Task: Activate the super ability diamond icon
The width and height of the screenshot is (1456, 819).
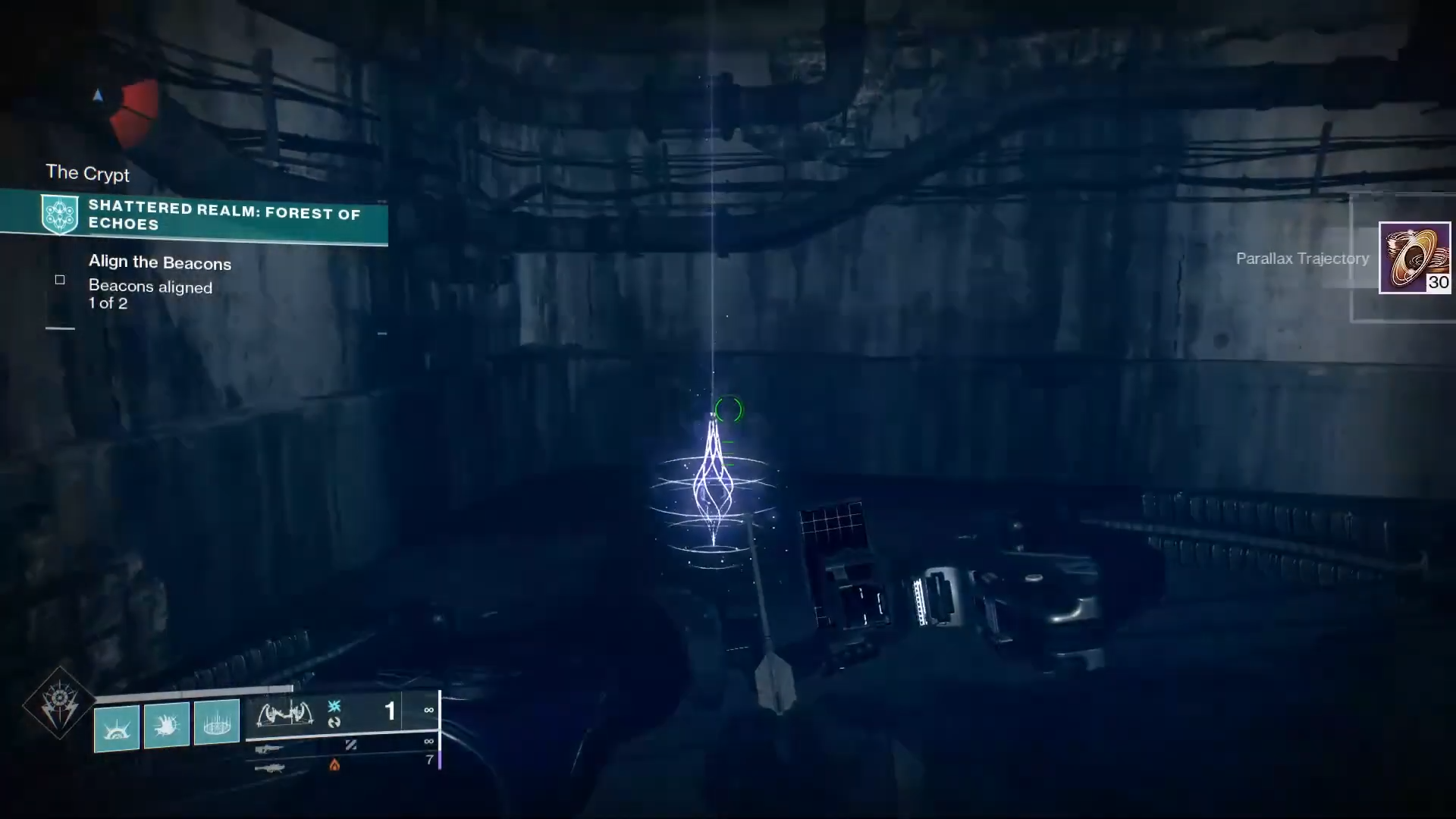Action: tap(59, 704)
